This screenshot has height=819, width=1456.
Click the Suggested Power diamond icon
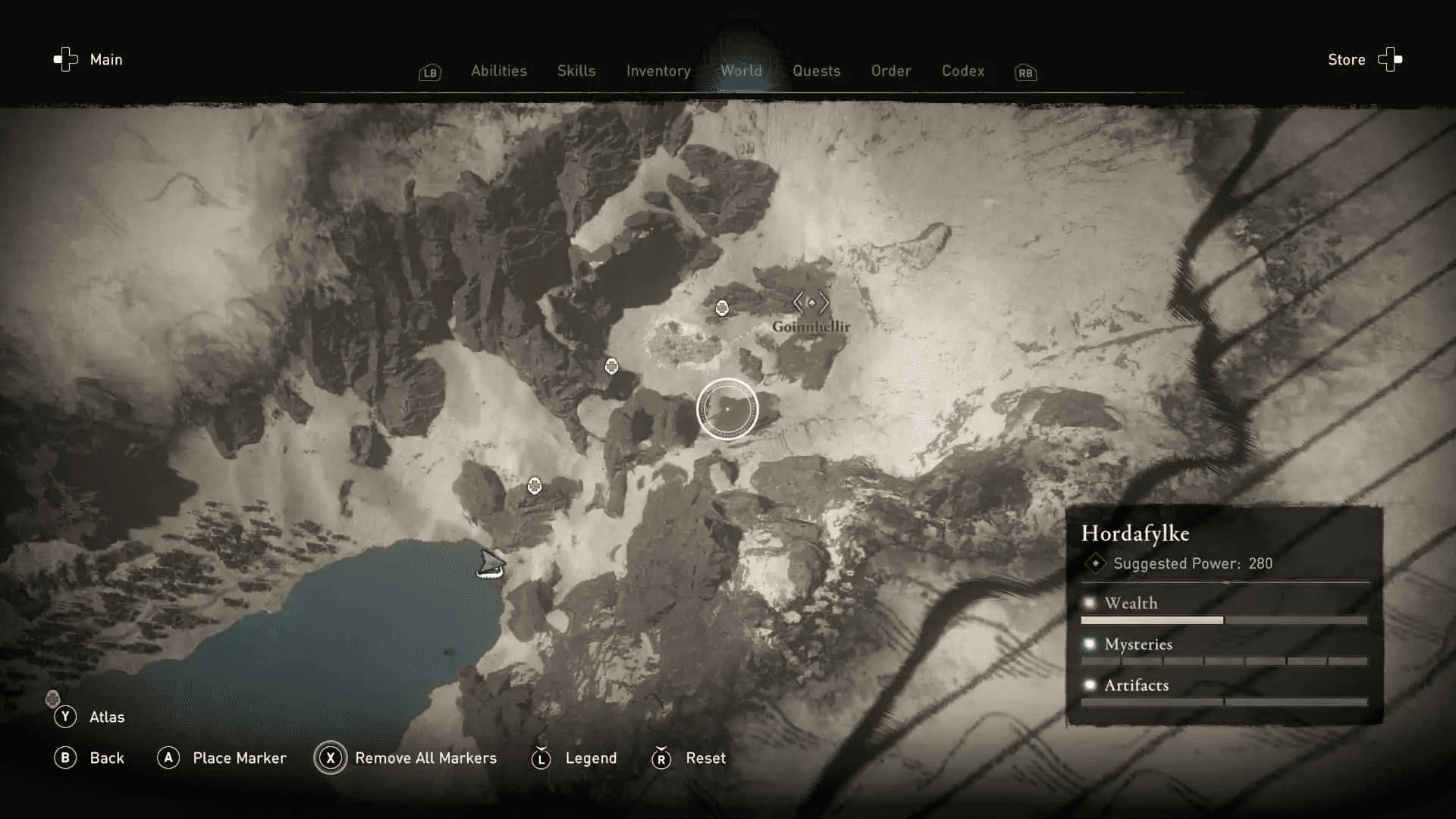(1095, 563)
